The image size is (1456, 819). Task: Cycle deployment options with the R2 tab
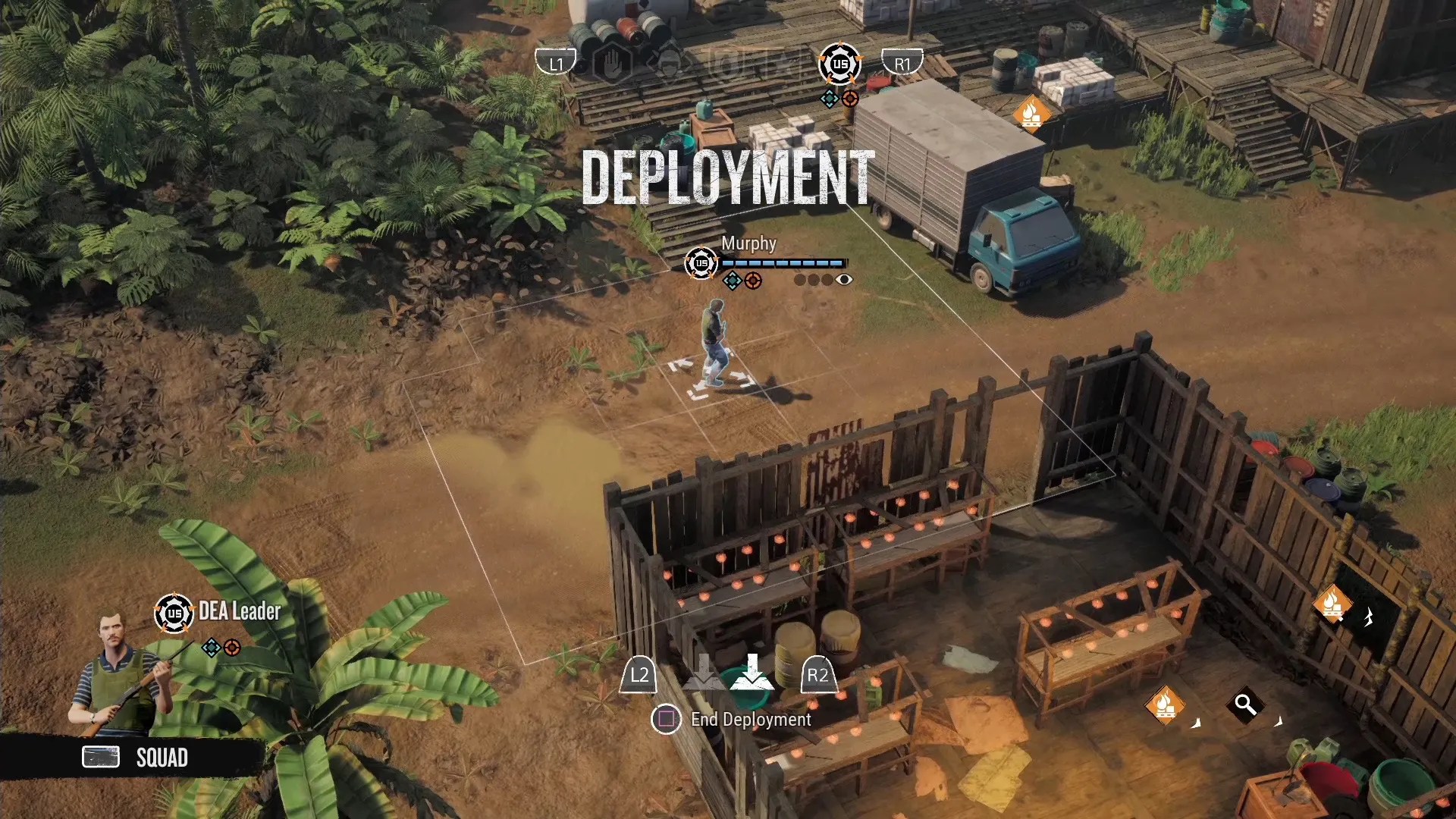point(818,675)
